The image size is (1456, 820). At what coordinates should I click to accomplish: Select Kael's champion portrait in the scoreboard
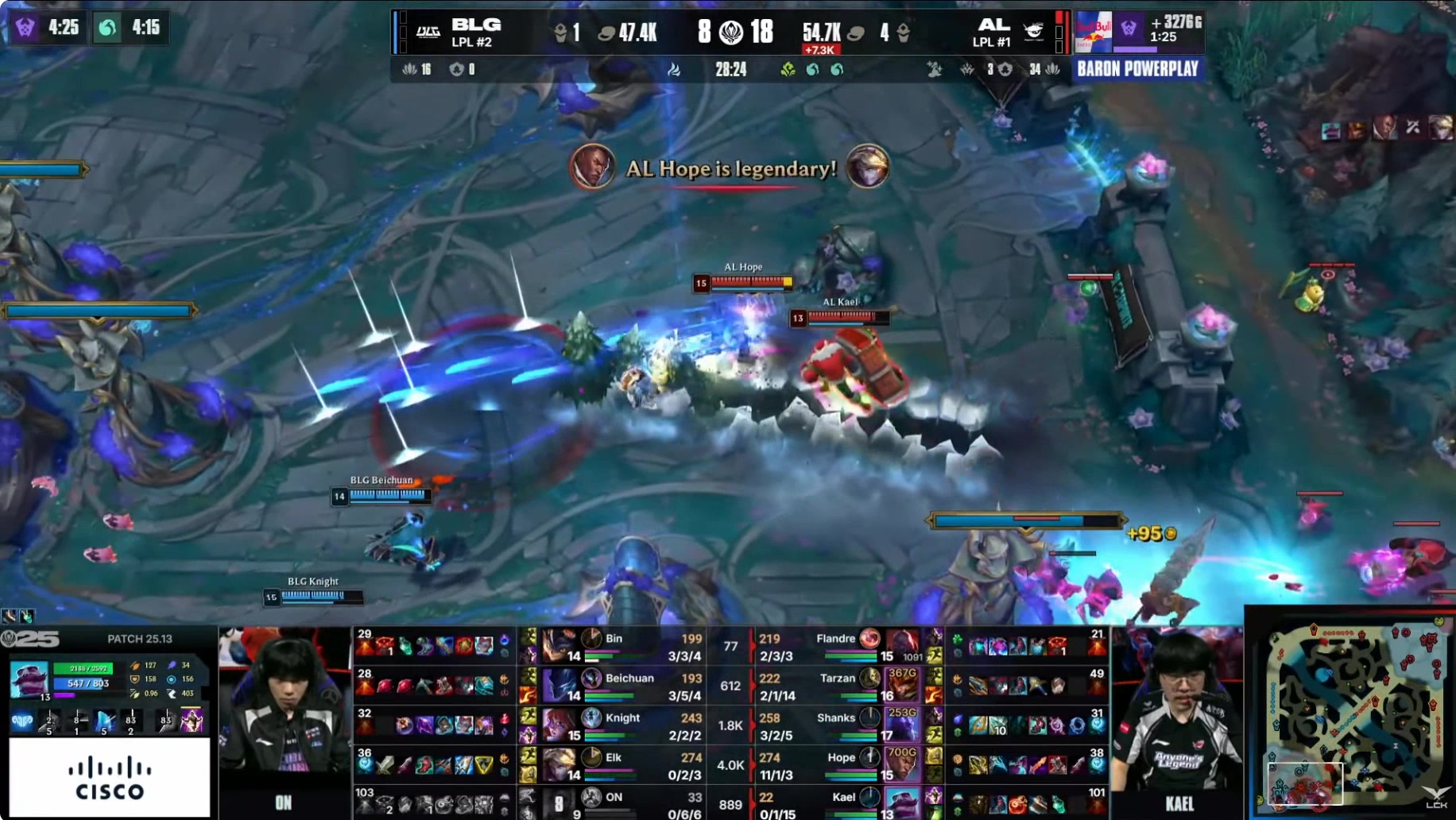tap(903, 803)
